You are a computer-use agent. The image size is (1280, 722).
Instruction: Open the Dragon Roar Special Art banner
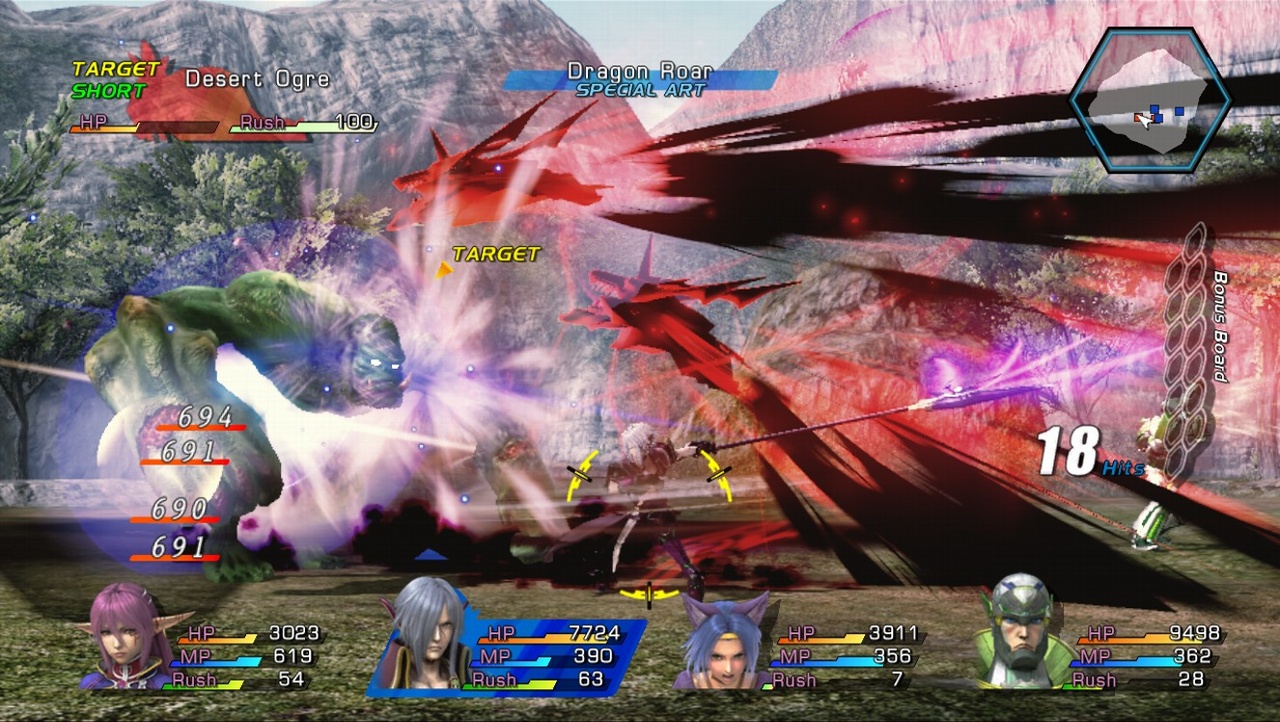tap(640, 71)
